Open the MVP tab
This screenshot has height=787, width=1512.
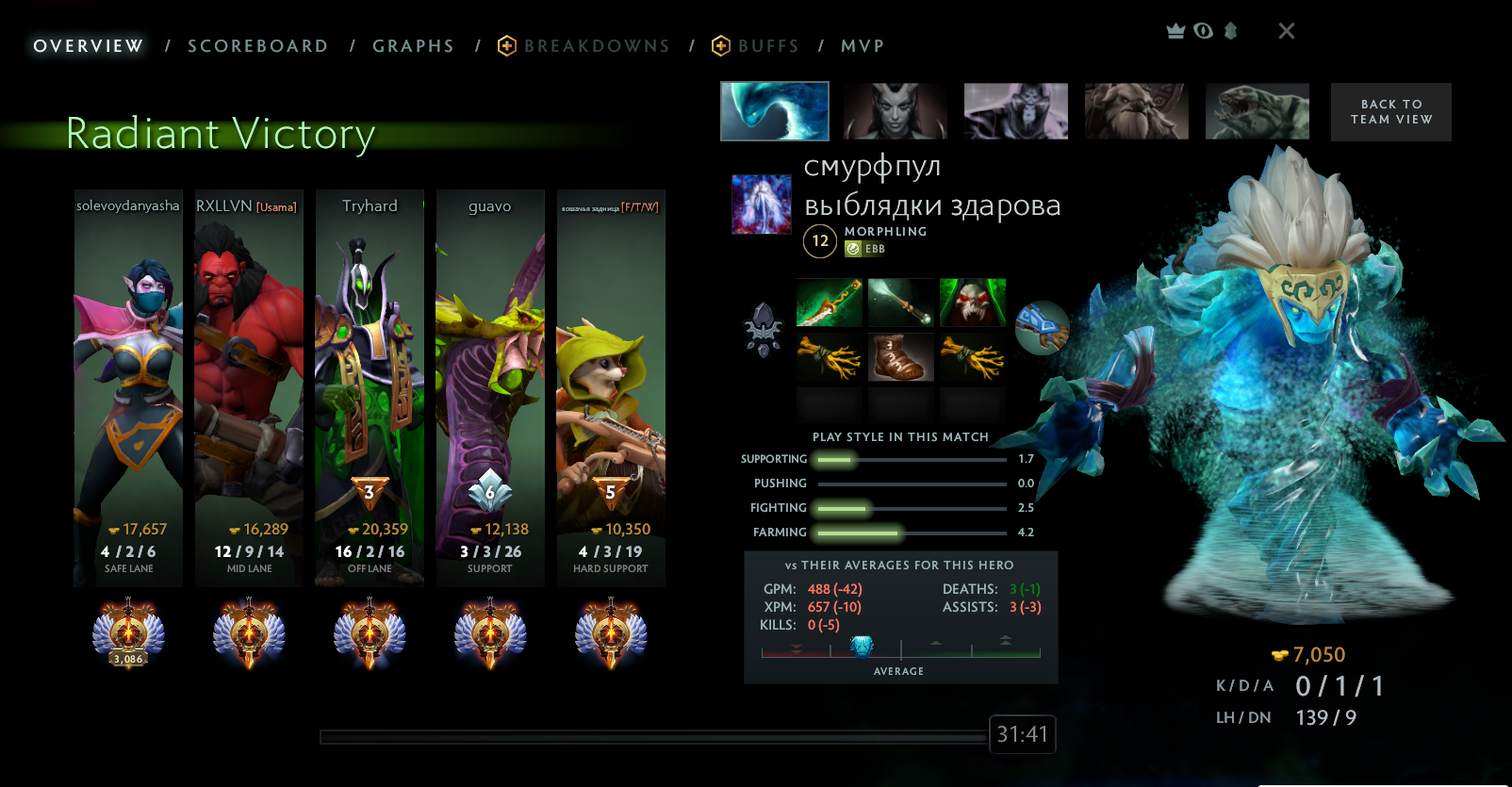pyautogui.click(x=863, y=46)
